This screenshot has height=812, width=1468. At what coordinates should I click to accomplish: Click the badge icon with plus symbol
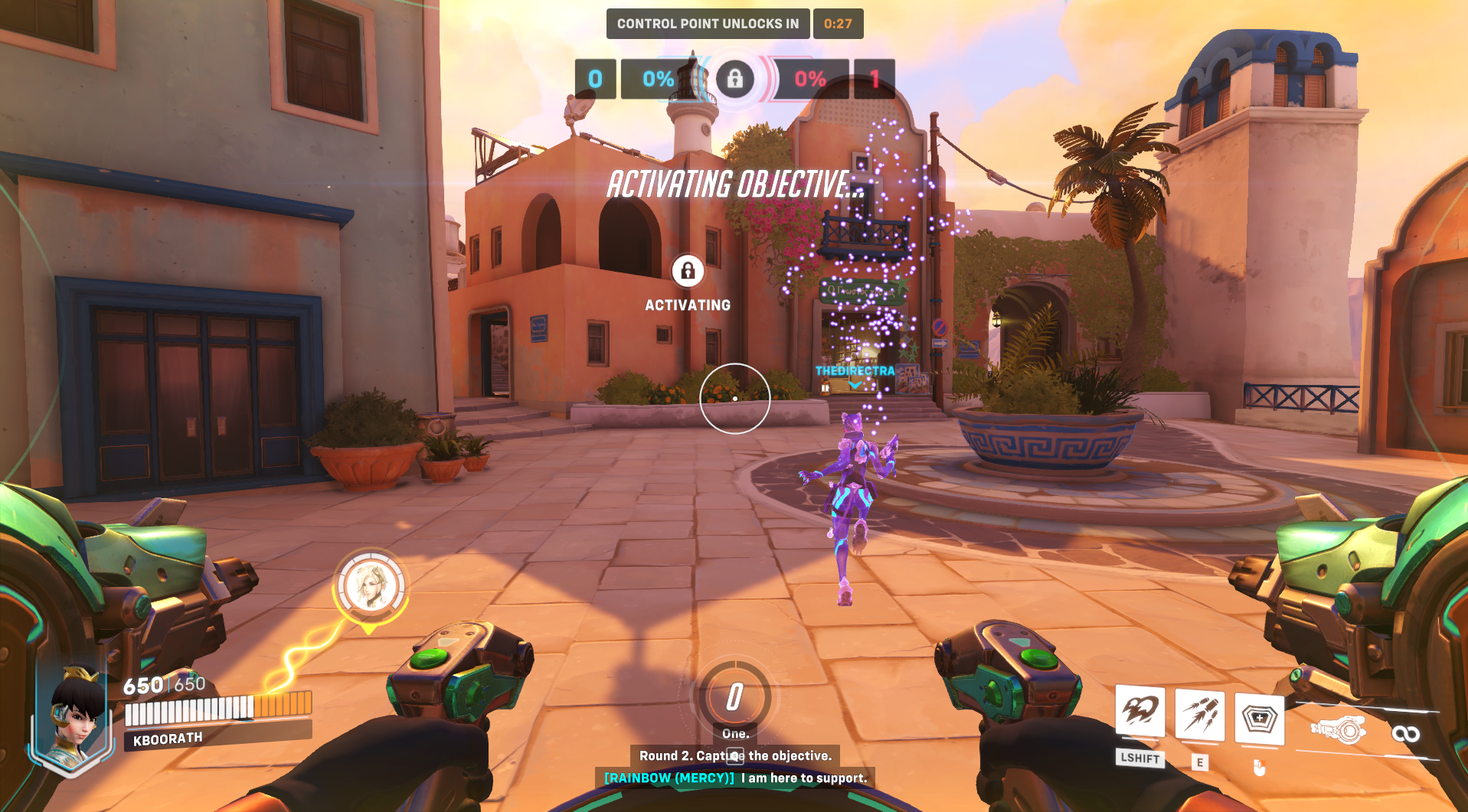[x=1260, y=718]
